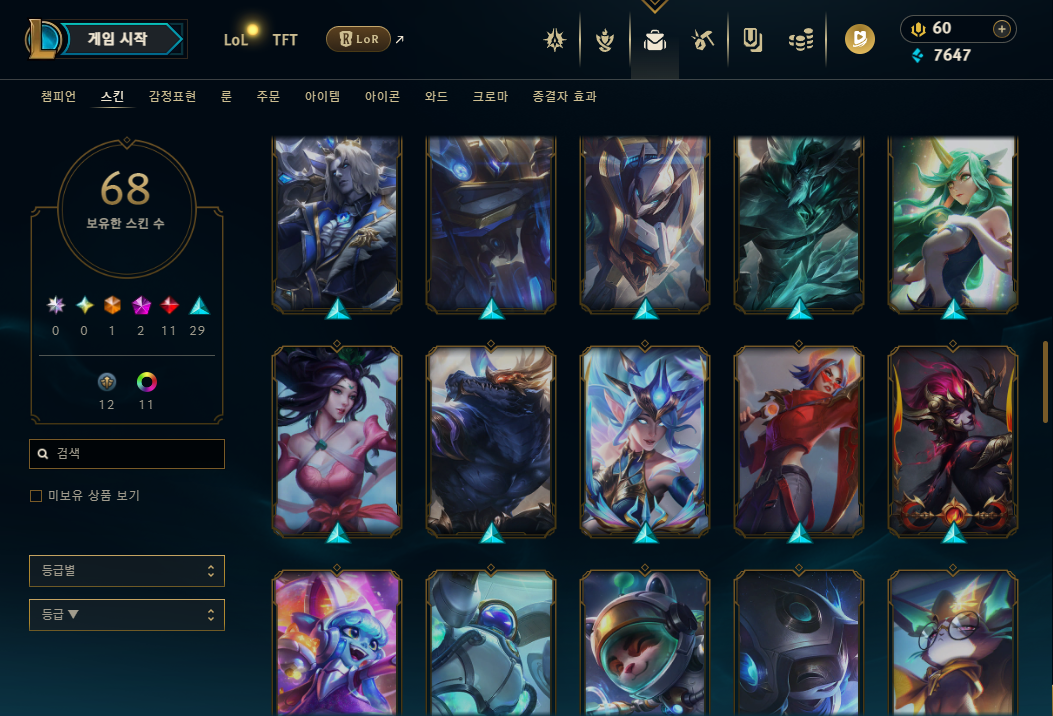Show the 아이콘 tab
The image size is (1053, 716).
click(382, 97)
